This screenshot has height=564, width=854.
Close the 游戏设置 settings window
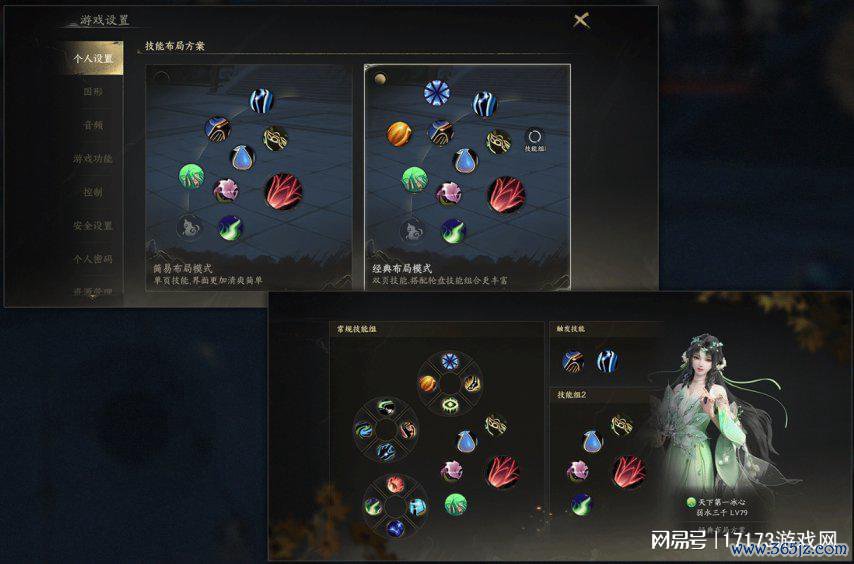pyautogui.click(x=581, y=20)
